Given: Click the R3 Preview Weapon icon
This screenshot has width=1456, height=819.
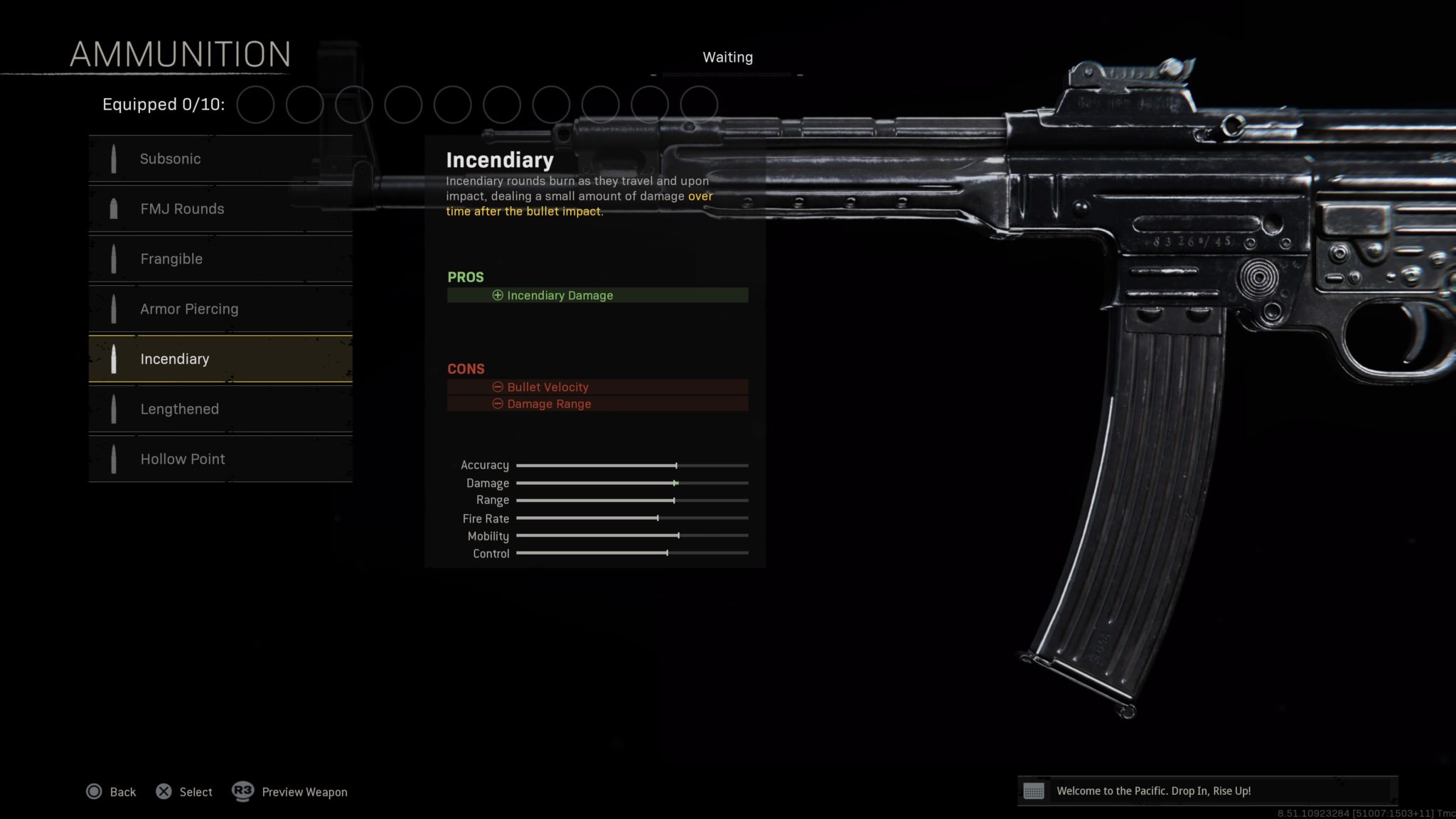Looking at the screenshot, I should tap(242, 791).
